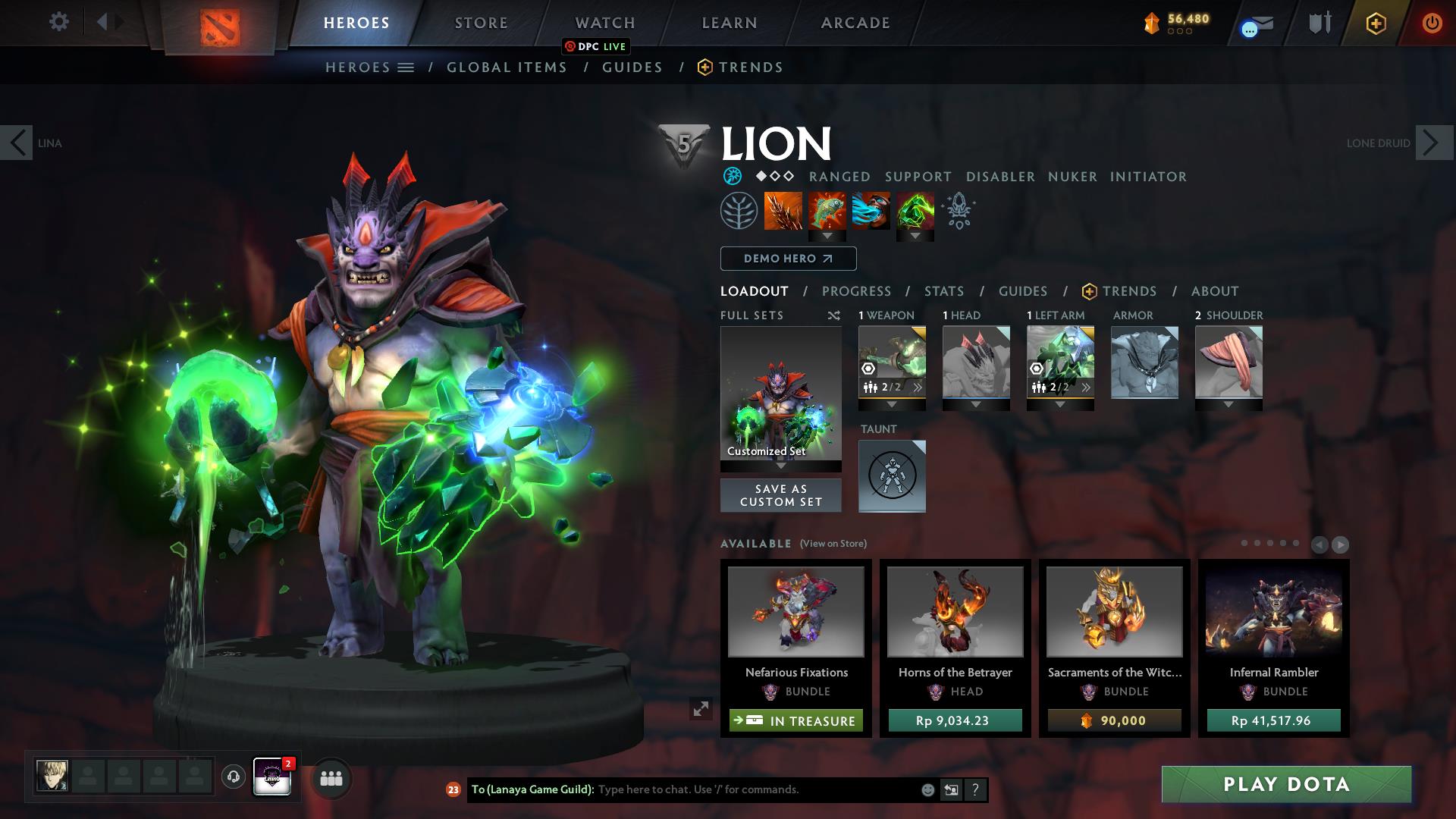1456x819 pixels.
Task: Toggle the shuffle icon next to FULL SETS
Action: click(834, 315)
